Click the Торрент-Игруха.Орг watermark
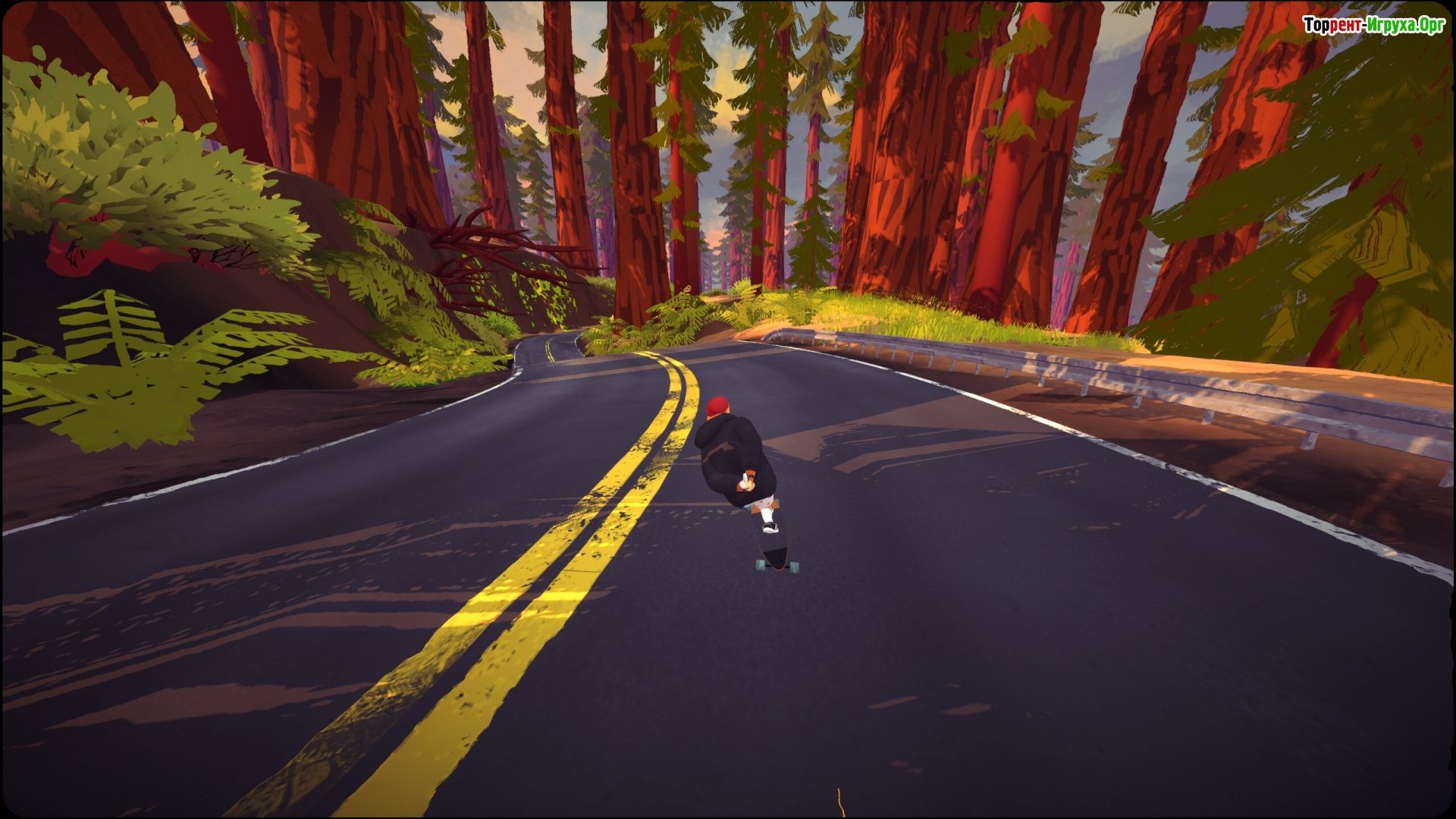This screenshot has height=819, width=1456. pos(1373,25)
